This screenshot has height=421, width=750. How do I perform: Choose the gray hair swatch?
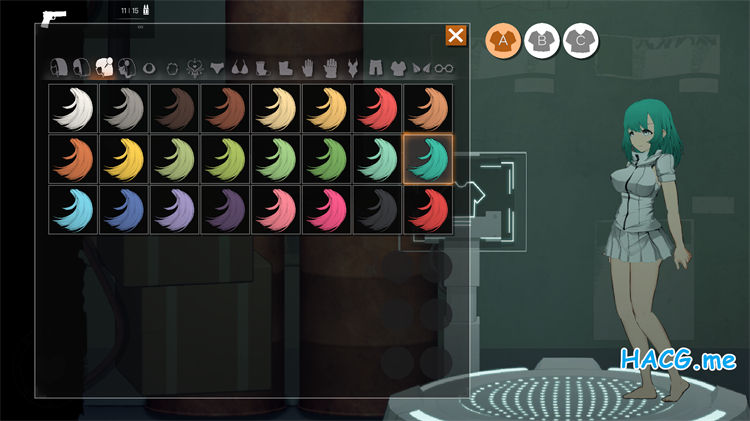coord(124,109)
